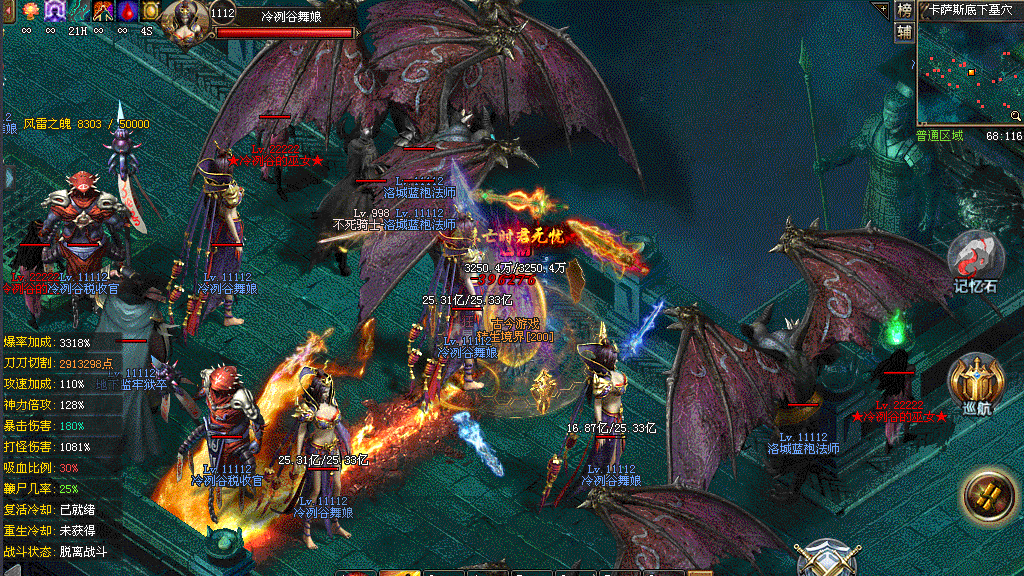Collapse the buff bar with the left arrow
This screenshot has height=576, width=1024.
tap(9, 11)
